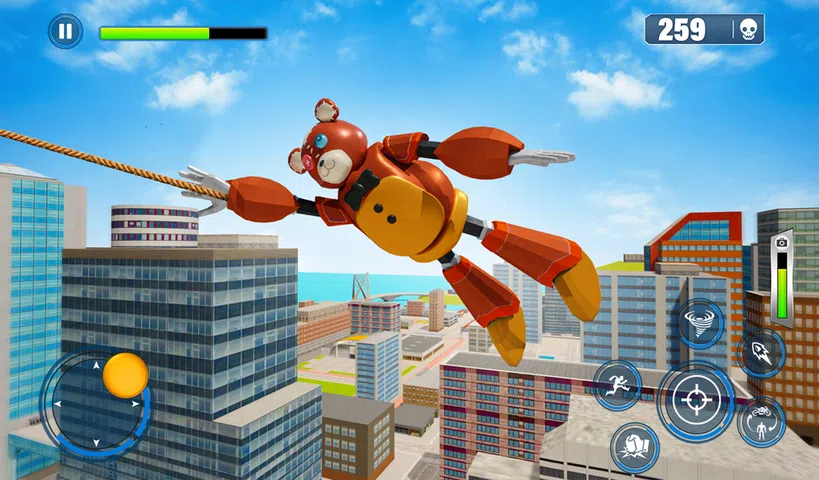Transform with the robot-to-bike button
The width and height of the screenshot is (819, 480).
point(761,422)
